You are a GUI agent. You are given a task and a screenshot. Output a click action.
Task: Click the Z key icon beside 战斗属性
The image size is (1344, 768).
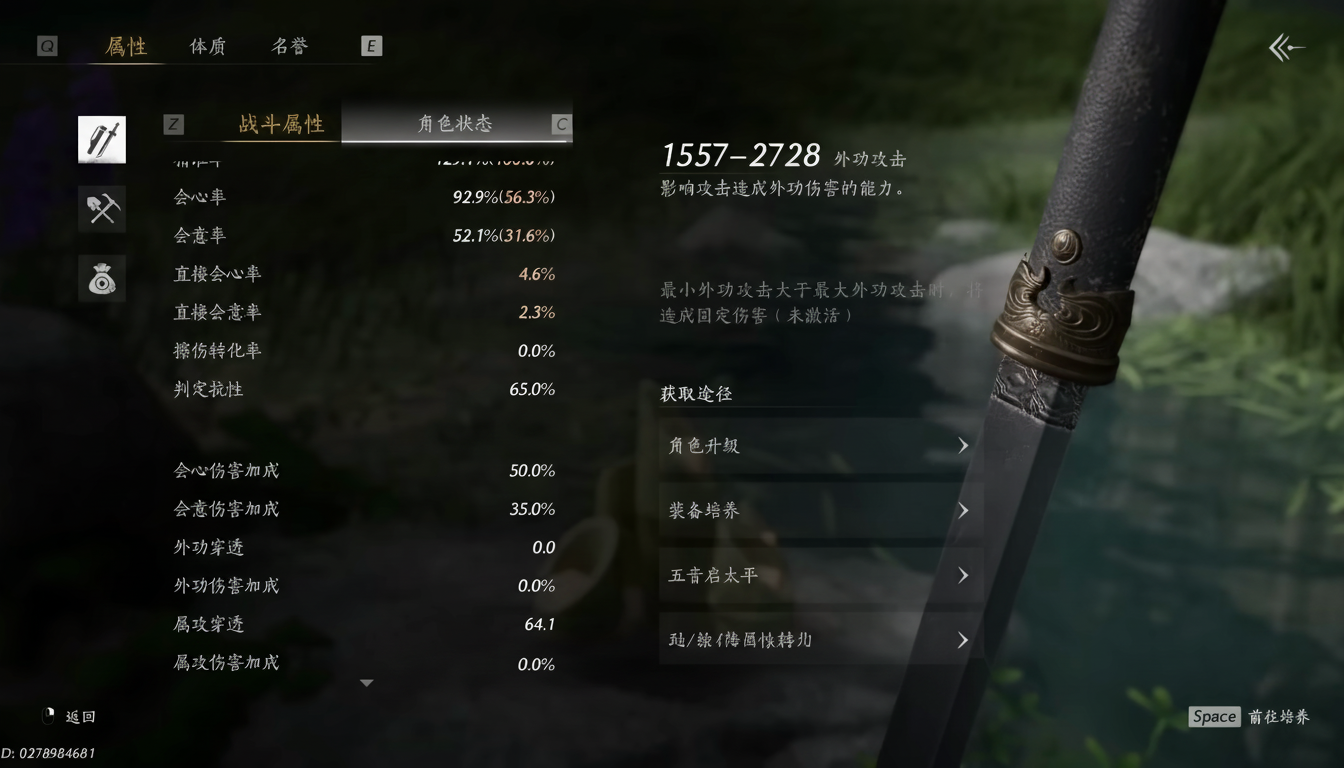tap(173, 124)
